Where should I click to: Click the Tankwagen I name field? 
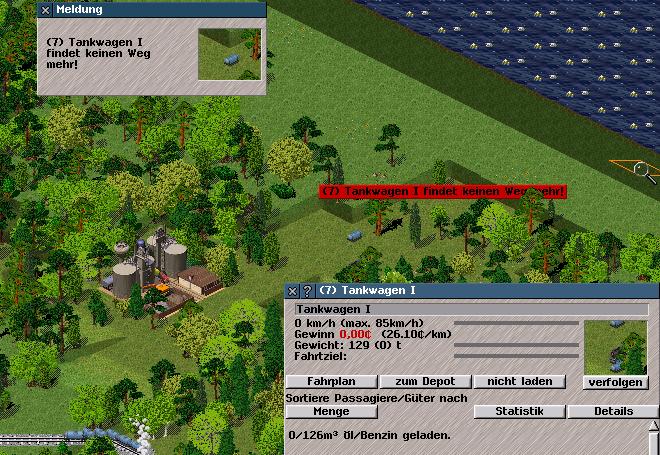point(470,309)
